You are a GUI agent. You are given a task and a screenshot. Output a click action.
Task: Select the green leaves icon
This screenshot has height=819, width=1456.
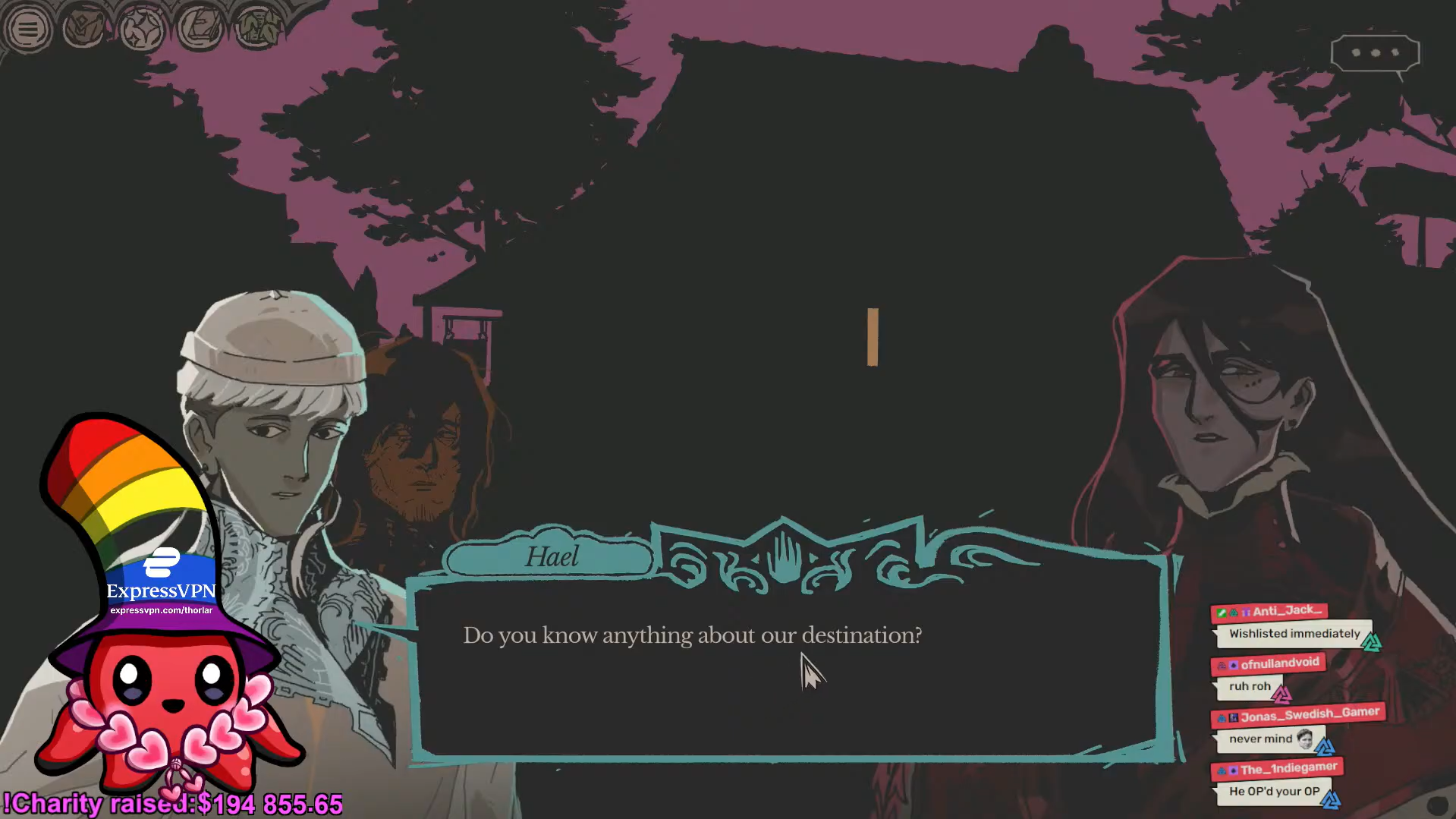(x=256, y=30)
